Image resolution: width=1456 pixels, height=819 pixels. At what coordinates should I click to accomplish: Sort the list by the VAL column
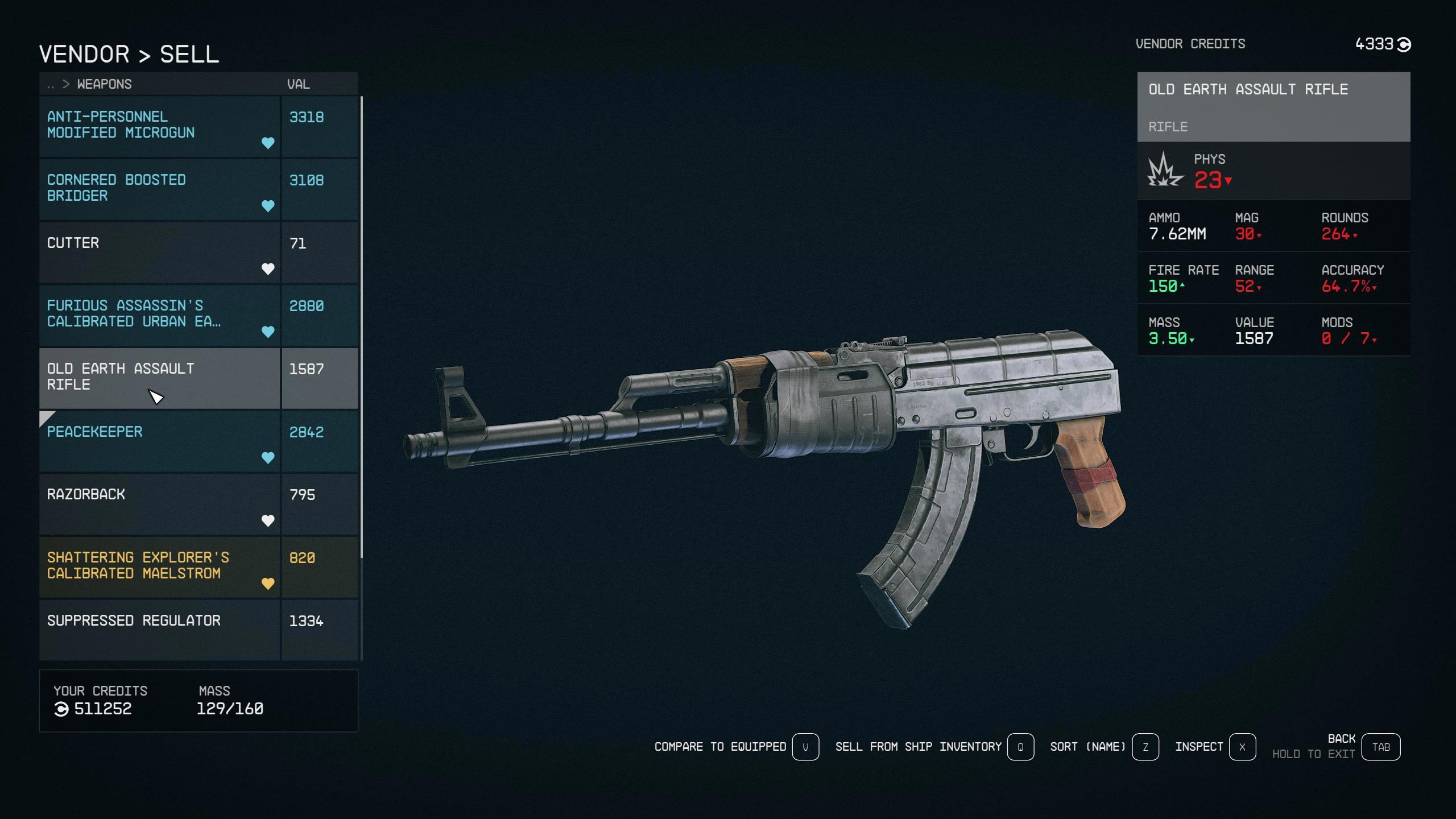[x=299, y=85]
